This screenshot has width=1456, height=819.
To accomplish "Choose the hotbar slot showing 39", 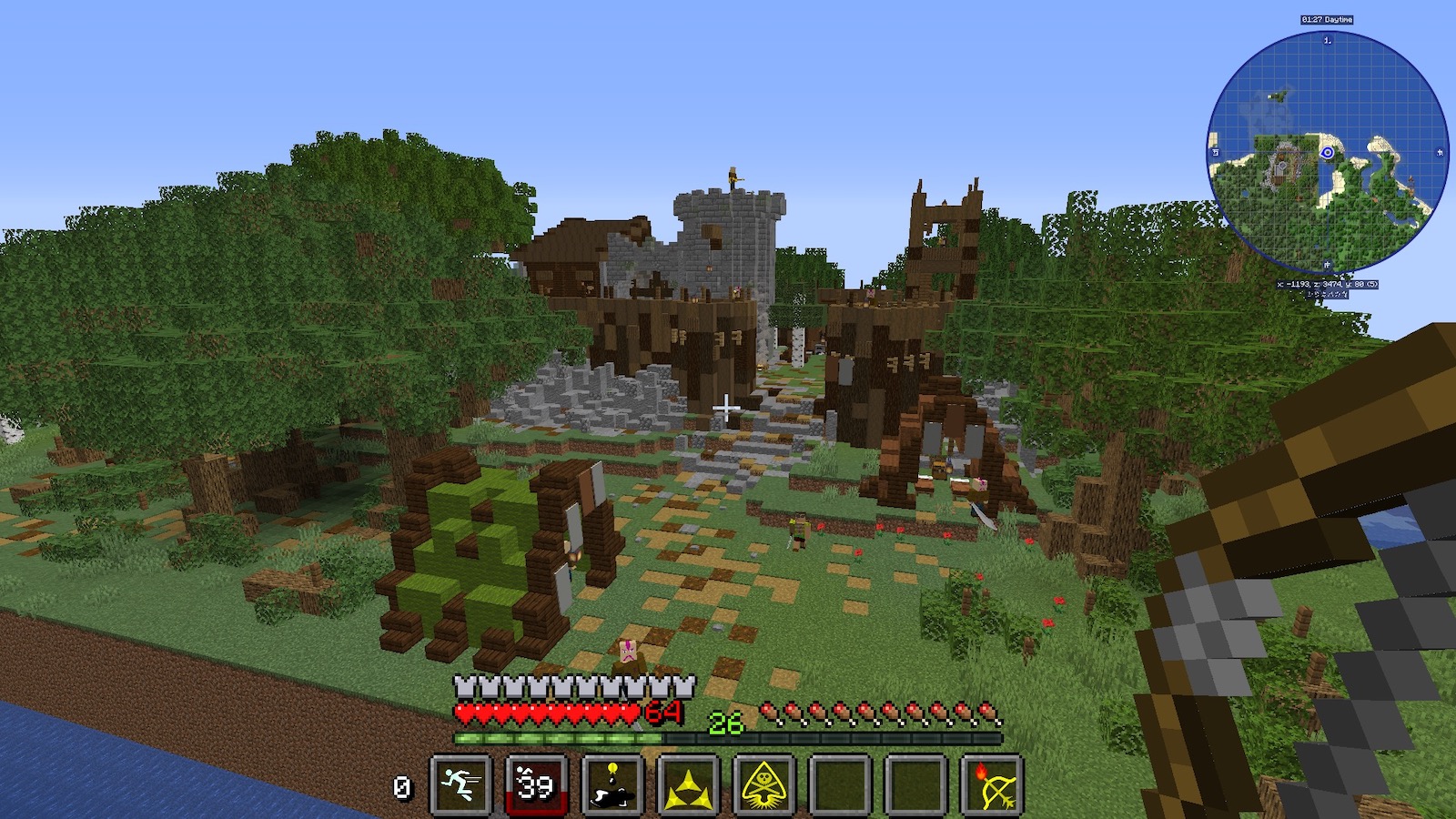I will [536, 784].
